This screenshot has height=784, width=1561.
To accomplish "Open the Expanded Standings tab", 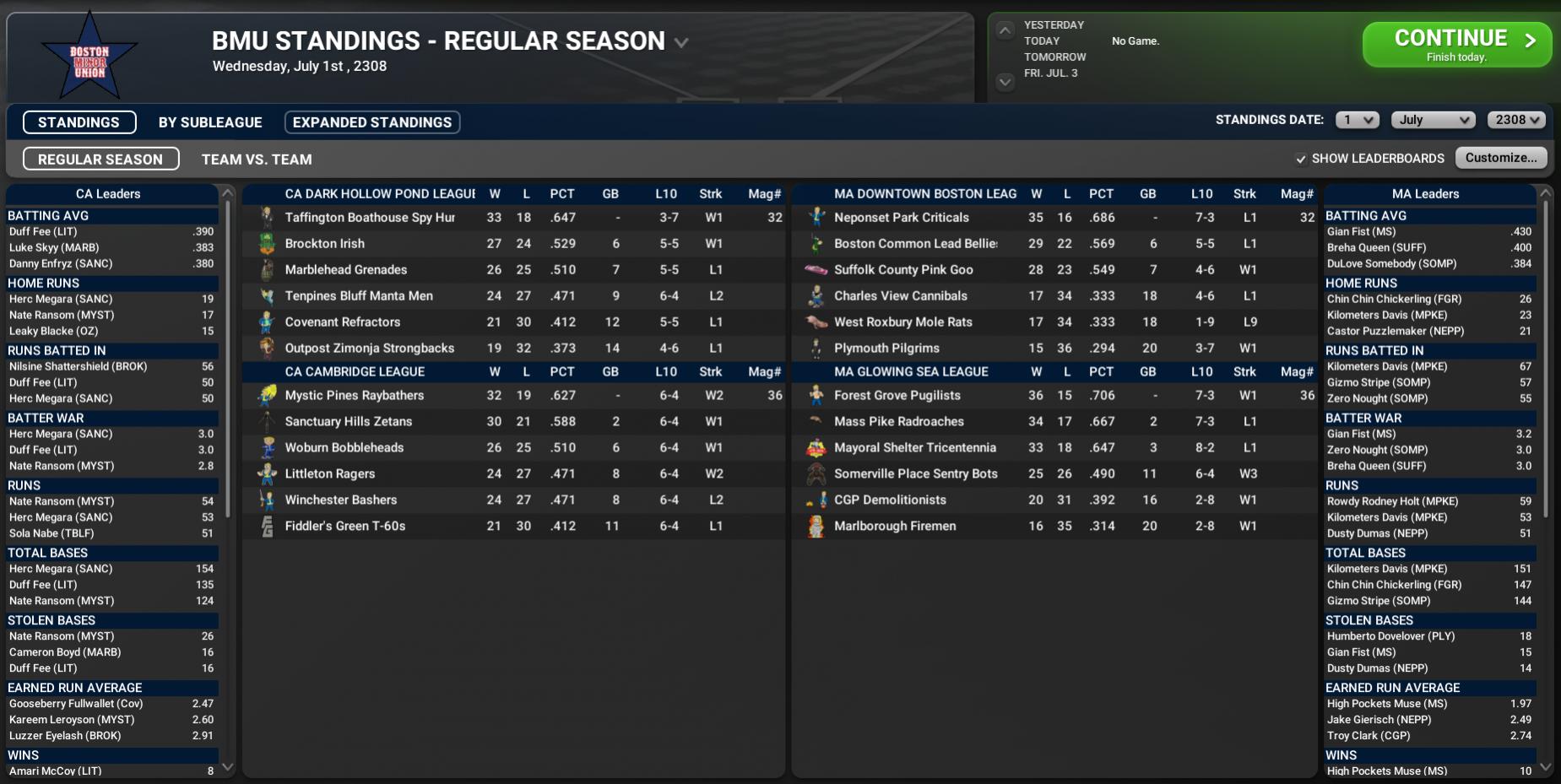I will tap(371, 122).
